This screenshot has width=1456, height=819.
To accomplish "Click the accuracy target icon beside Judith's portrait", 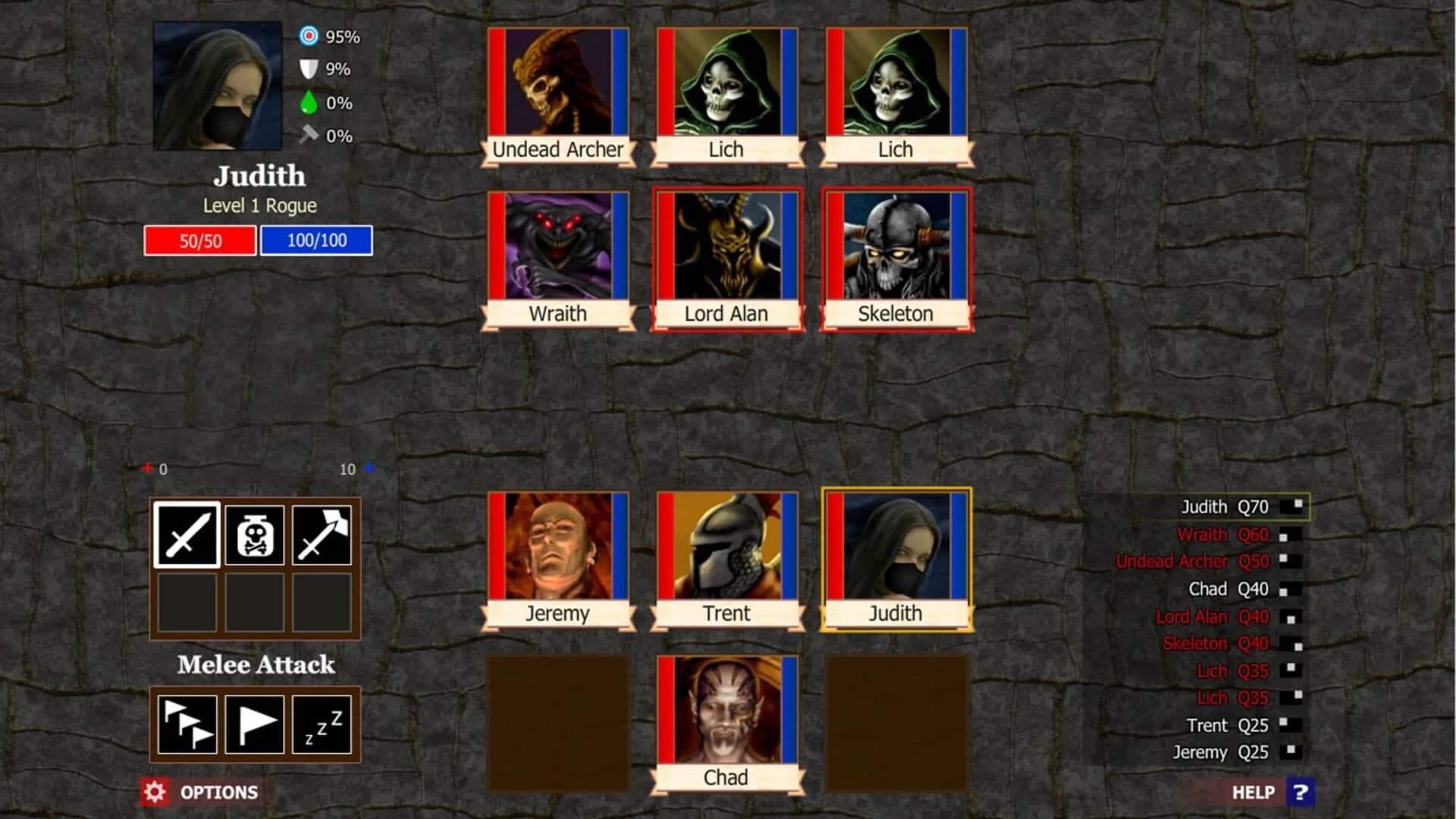I will 310,34.
